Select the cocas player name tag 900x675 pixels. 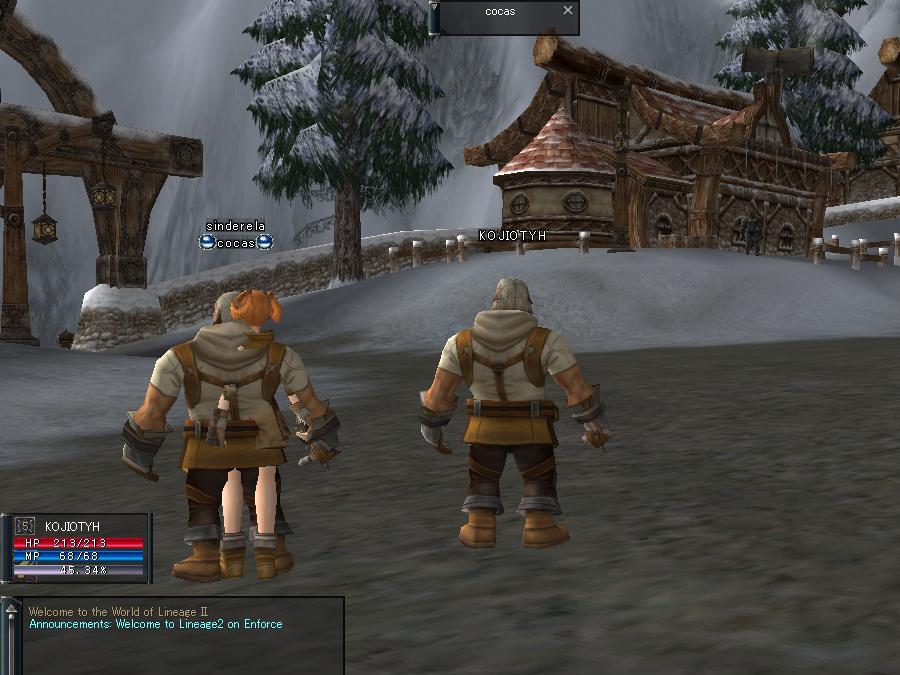pyautogui.click(x=236, y=243)
